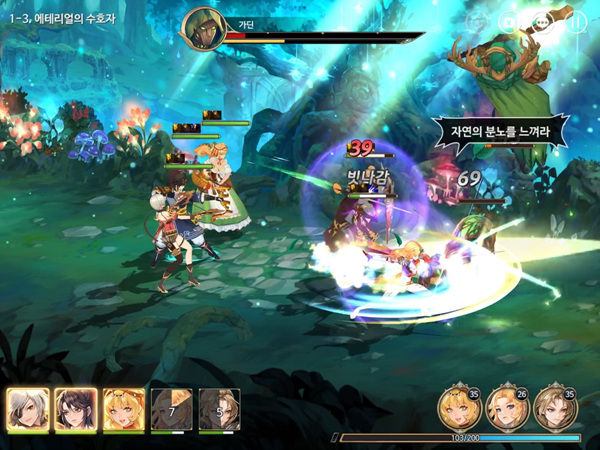Tap the skill card with cooldown 7
This screenshot has height=450, width=600.
pyautogui.click(x=171, y=408)
